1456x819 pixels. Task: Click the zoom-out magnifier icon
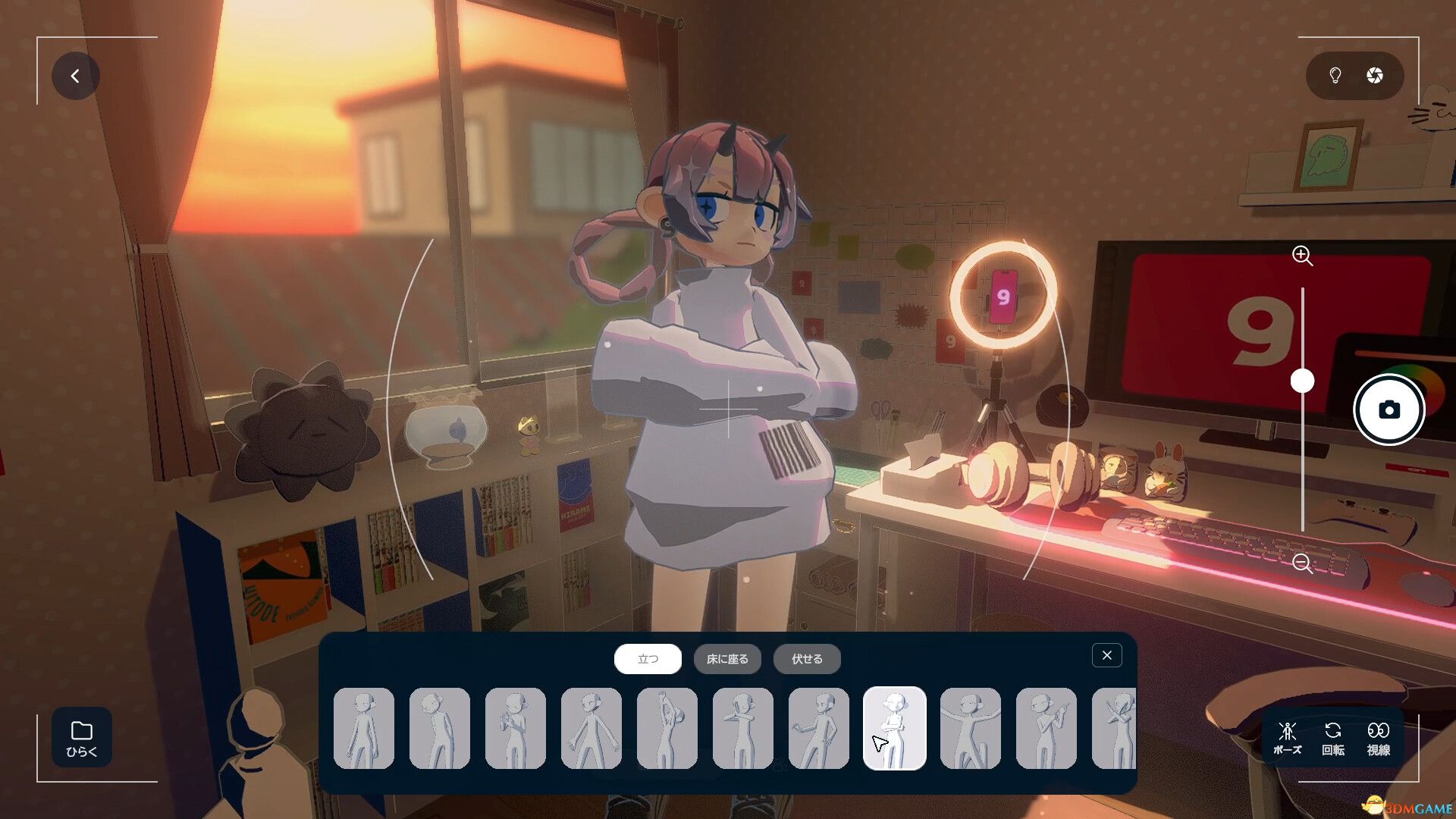coord(1302,563)
